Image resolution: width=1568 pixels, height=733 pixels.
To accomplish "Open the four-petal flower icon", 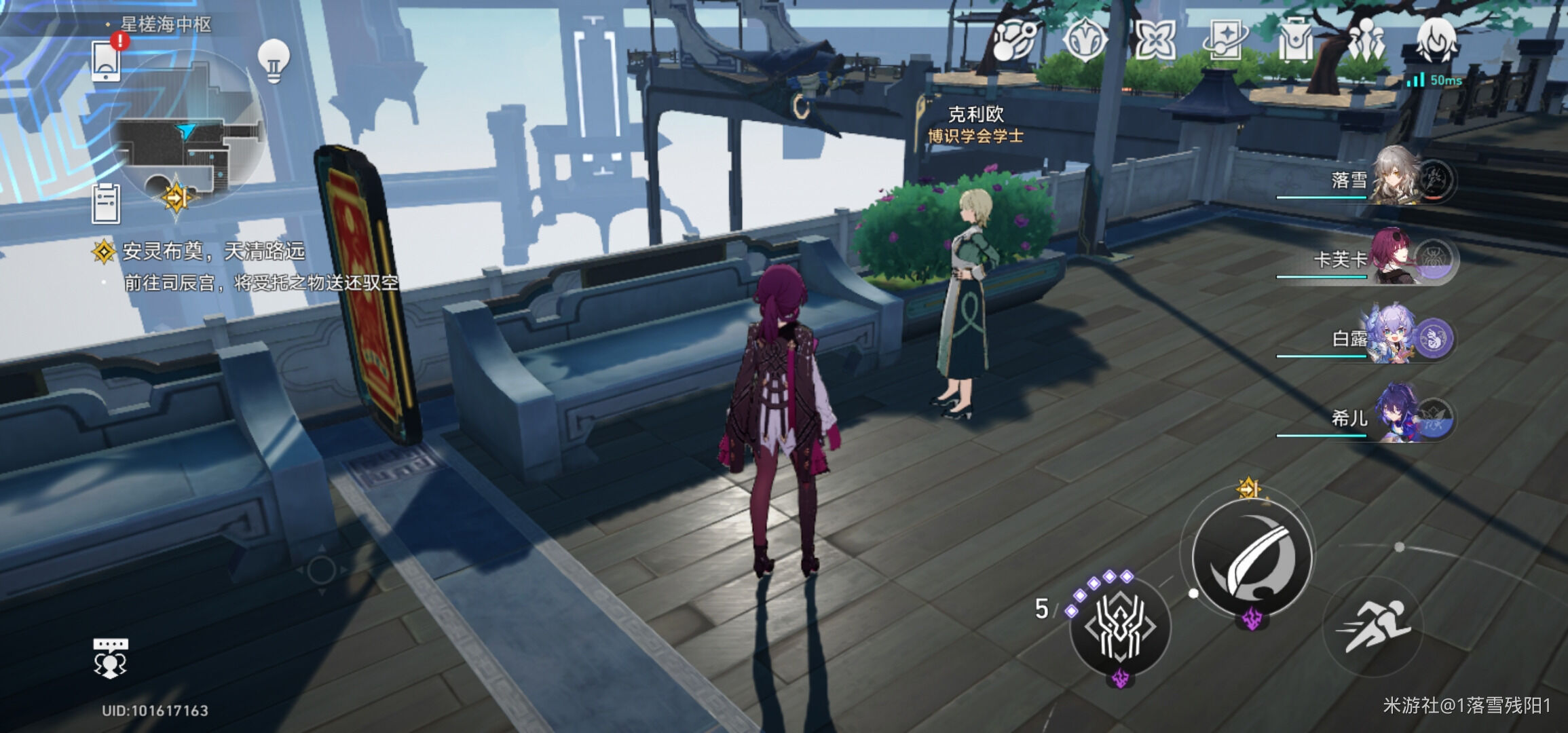I will click(x=1155, y=40).
